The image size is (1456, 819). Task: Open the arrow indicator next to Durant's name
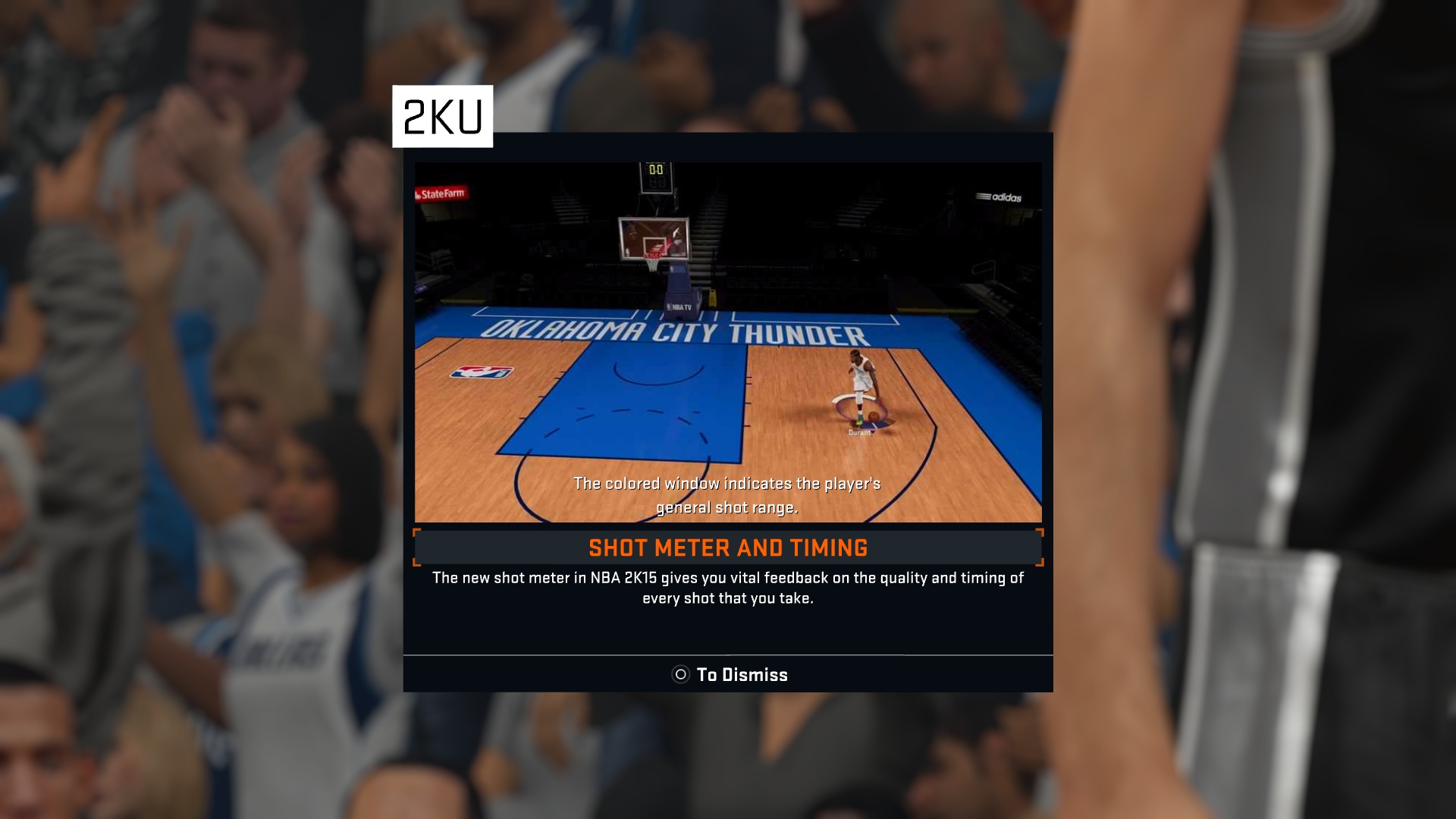[x=874, y=426]
